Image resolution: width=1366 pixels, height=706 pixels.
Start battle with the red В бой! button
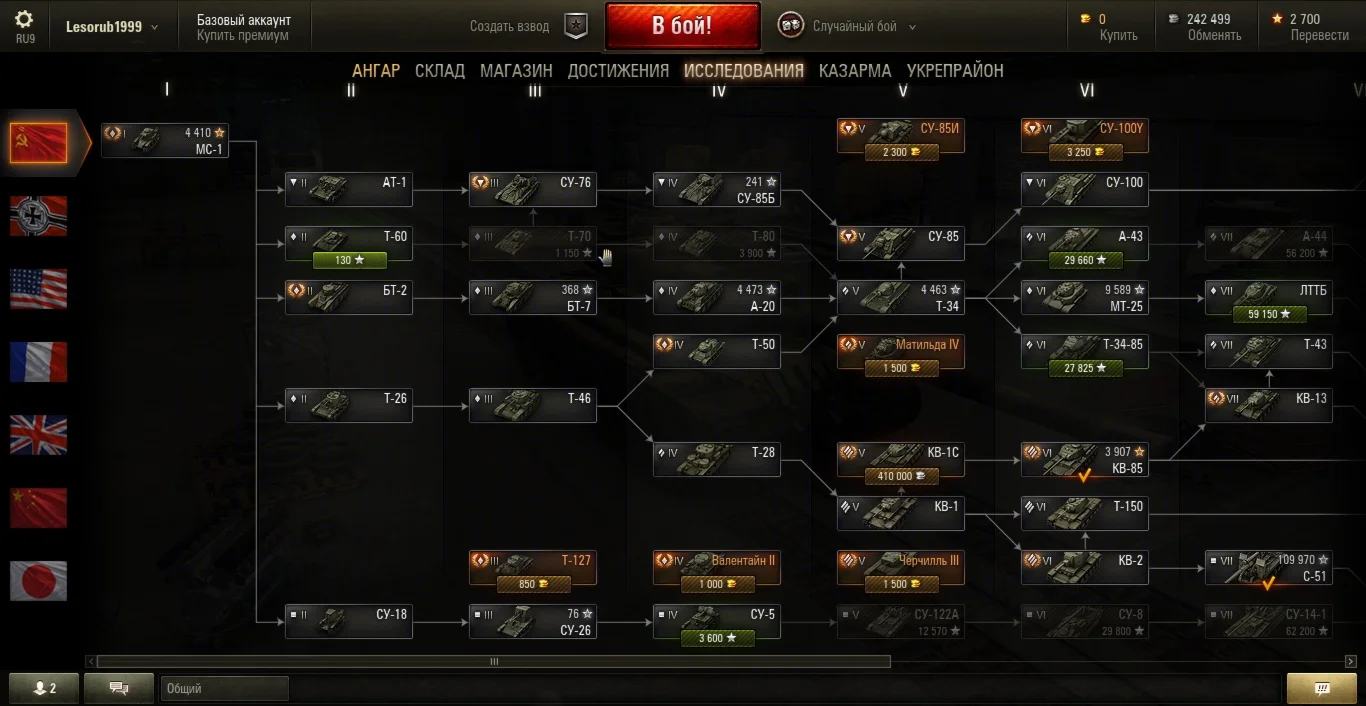click(x=682, y=26)
